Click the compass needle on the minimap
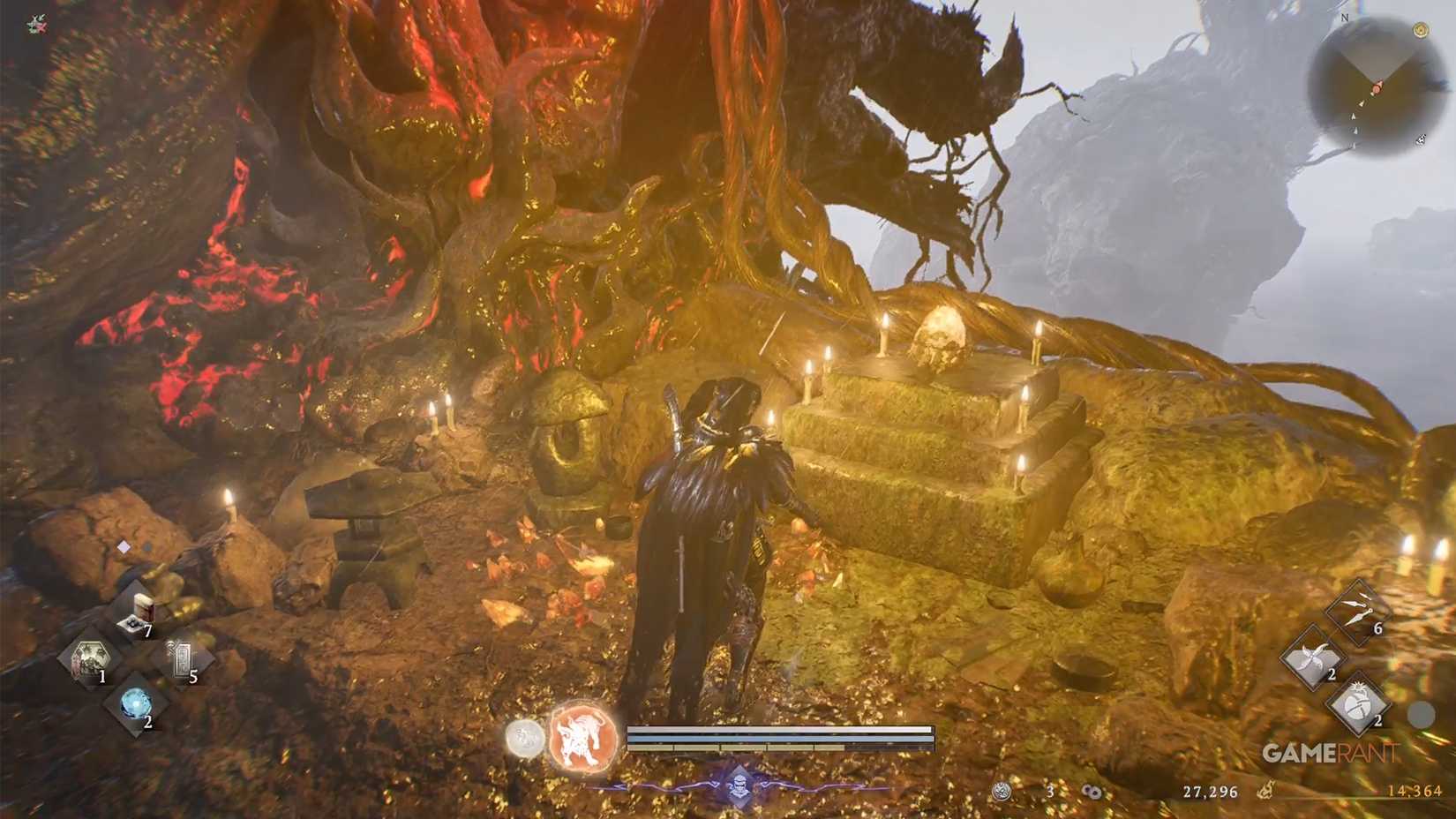Image resolution: width=1456 pixels, height=819 pixels. [1377, 88]
